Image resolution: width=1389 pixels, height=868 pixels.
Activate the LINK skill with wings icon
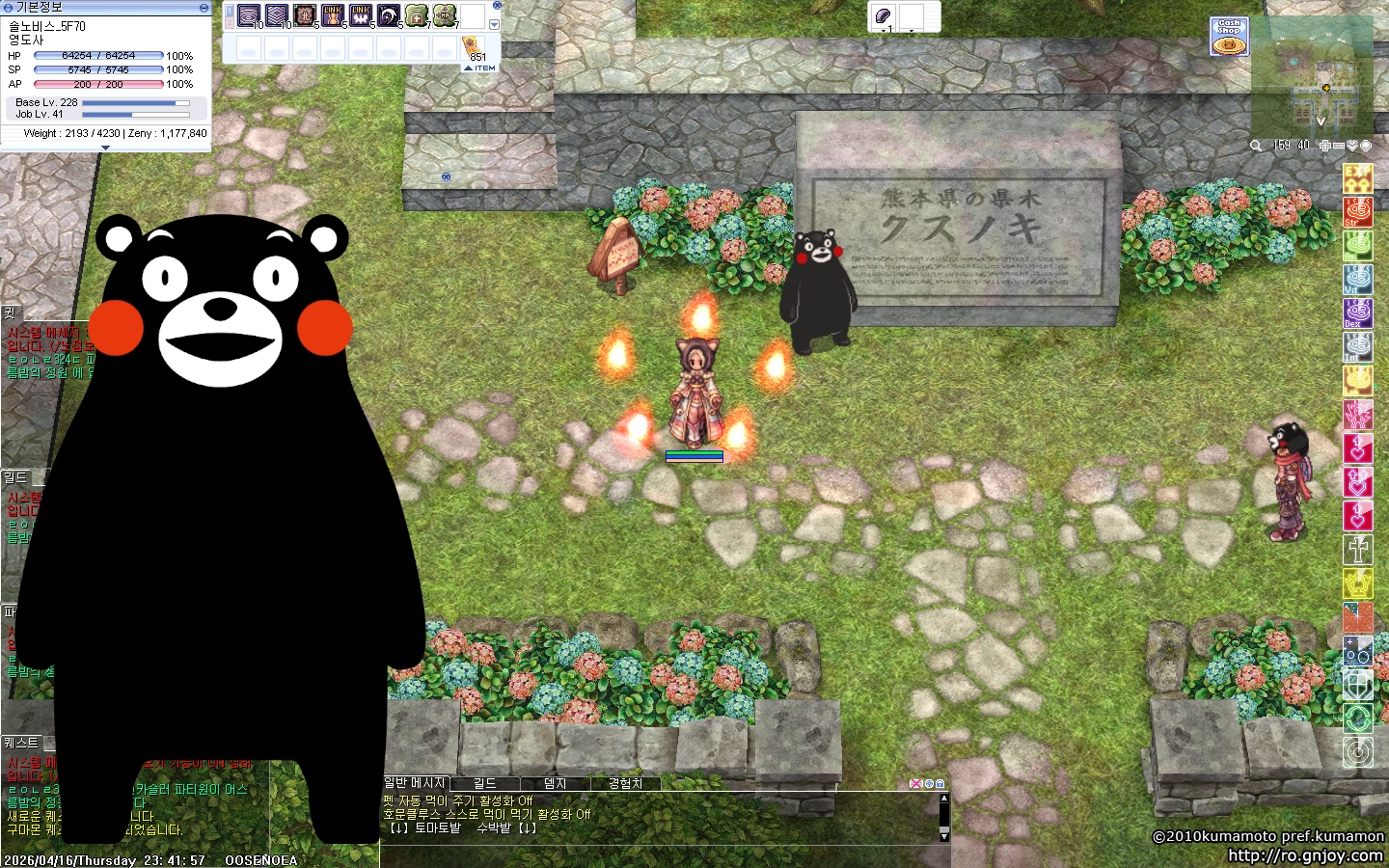[x=361, y=16]
